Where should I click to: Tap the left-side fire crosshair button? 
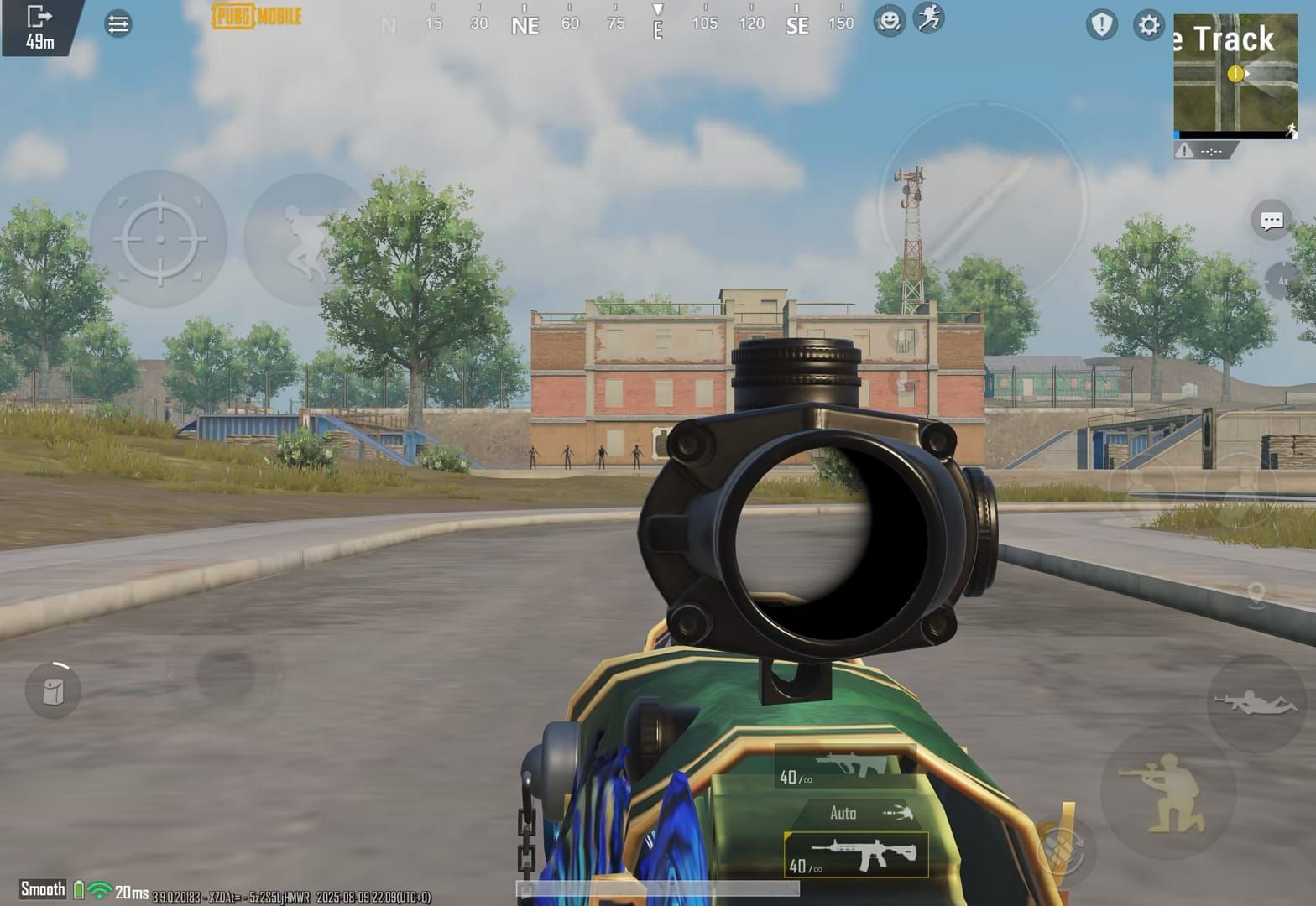[159, 237]
